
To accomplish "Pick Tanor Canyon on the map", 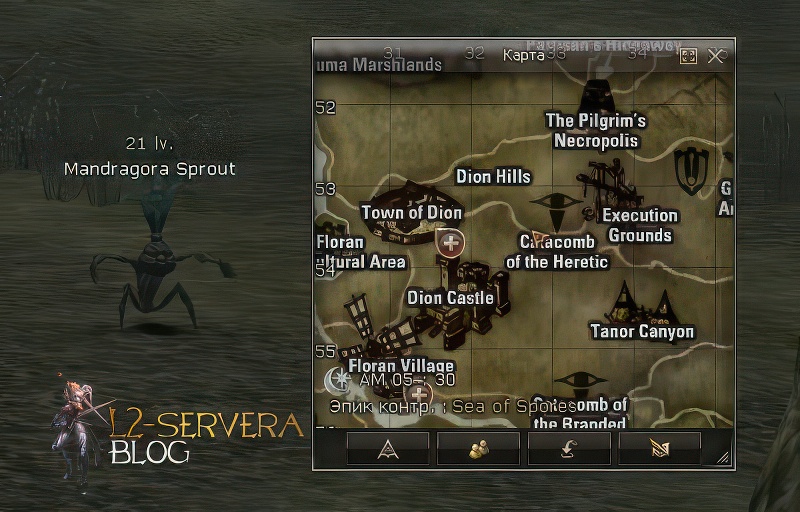I will point(641,331).
